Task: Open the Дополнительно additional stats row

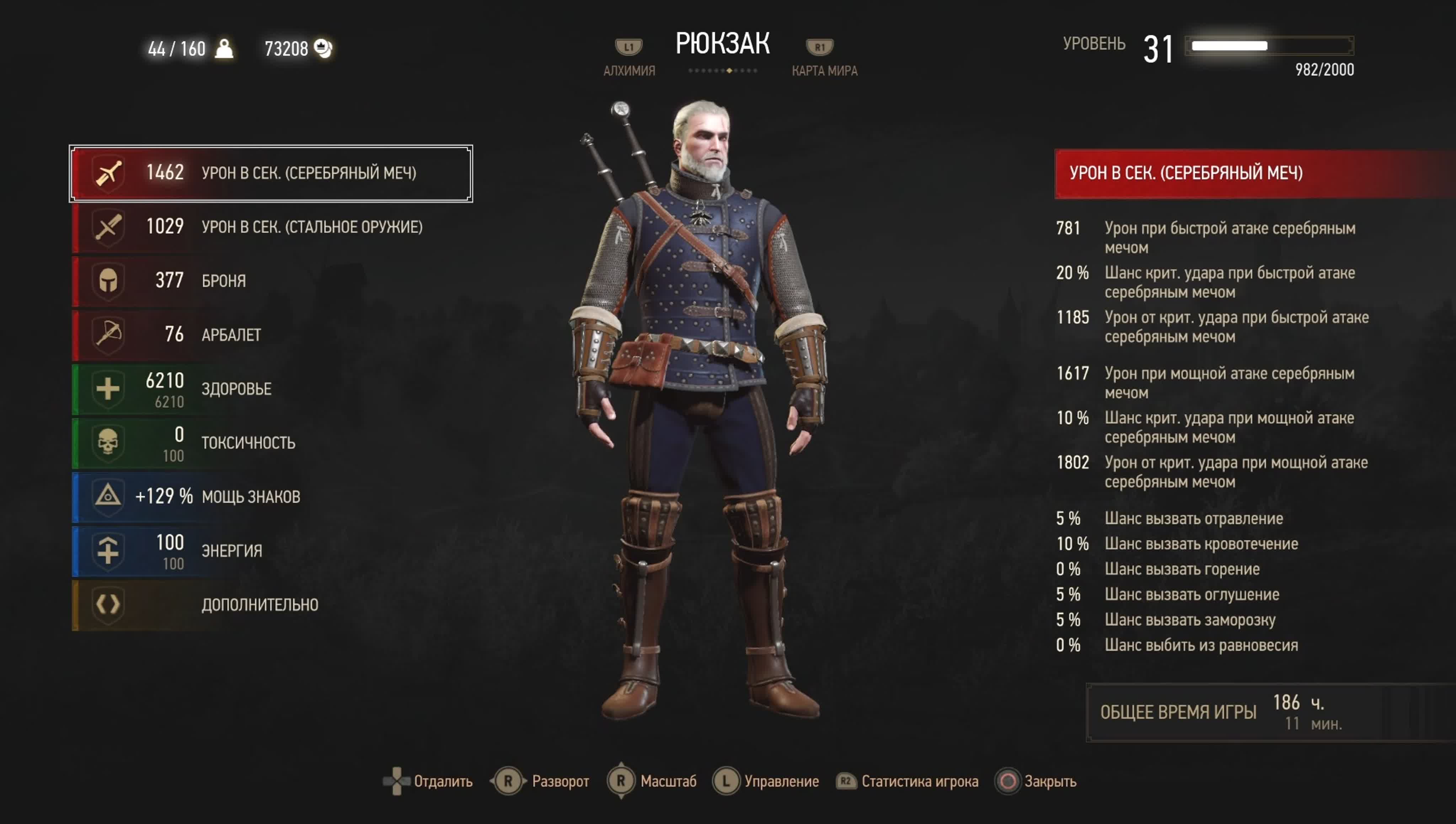Action: (x=271, y=604)
